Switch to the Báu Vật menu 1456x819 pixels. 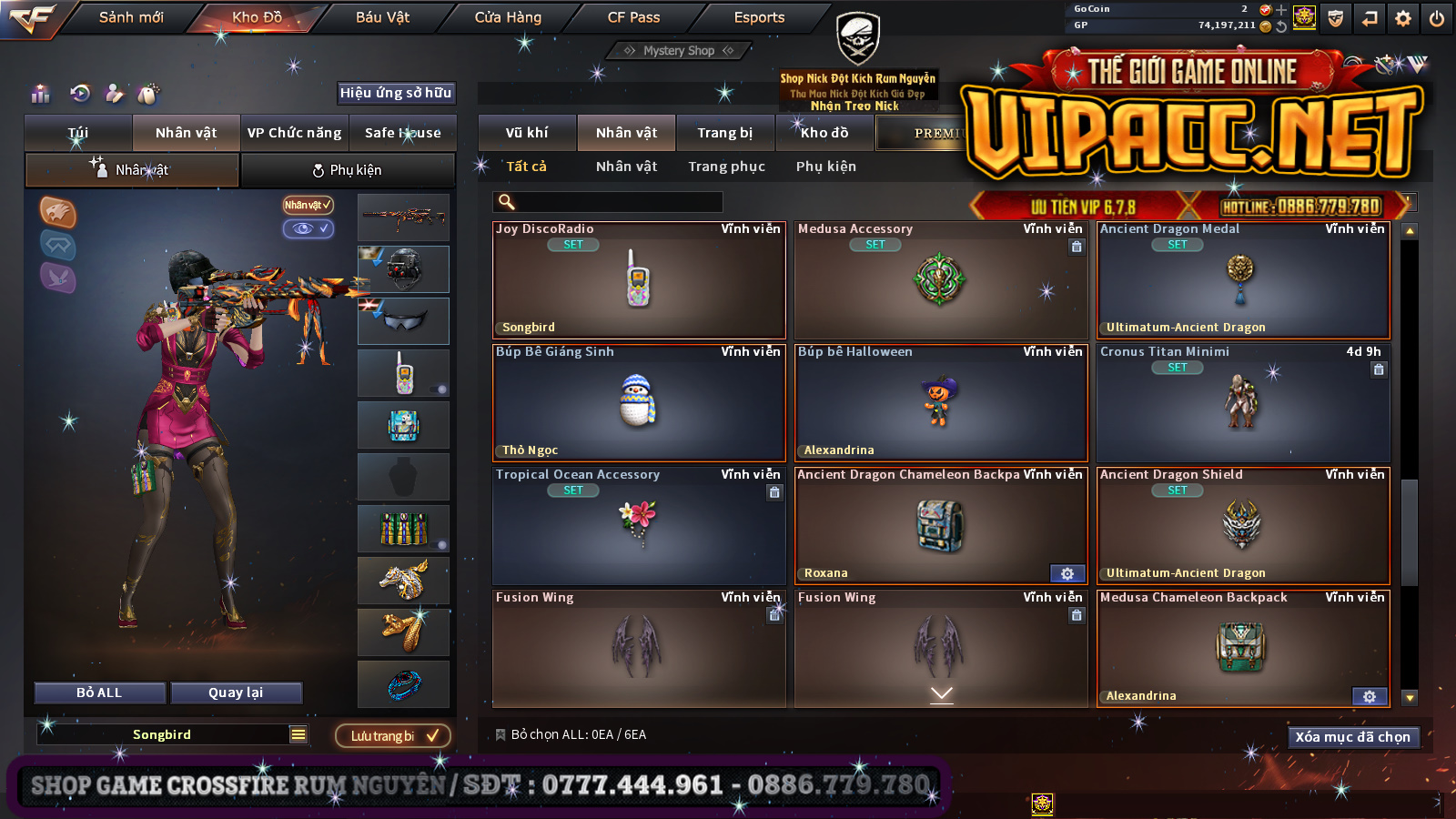pyautogui.click(x=382, y=17)
